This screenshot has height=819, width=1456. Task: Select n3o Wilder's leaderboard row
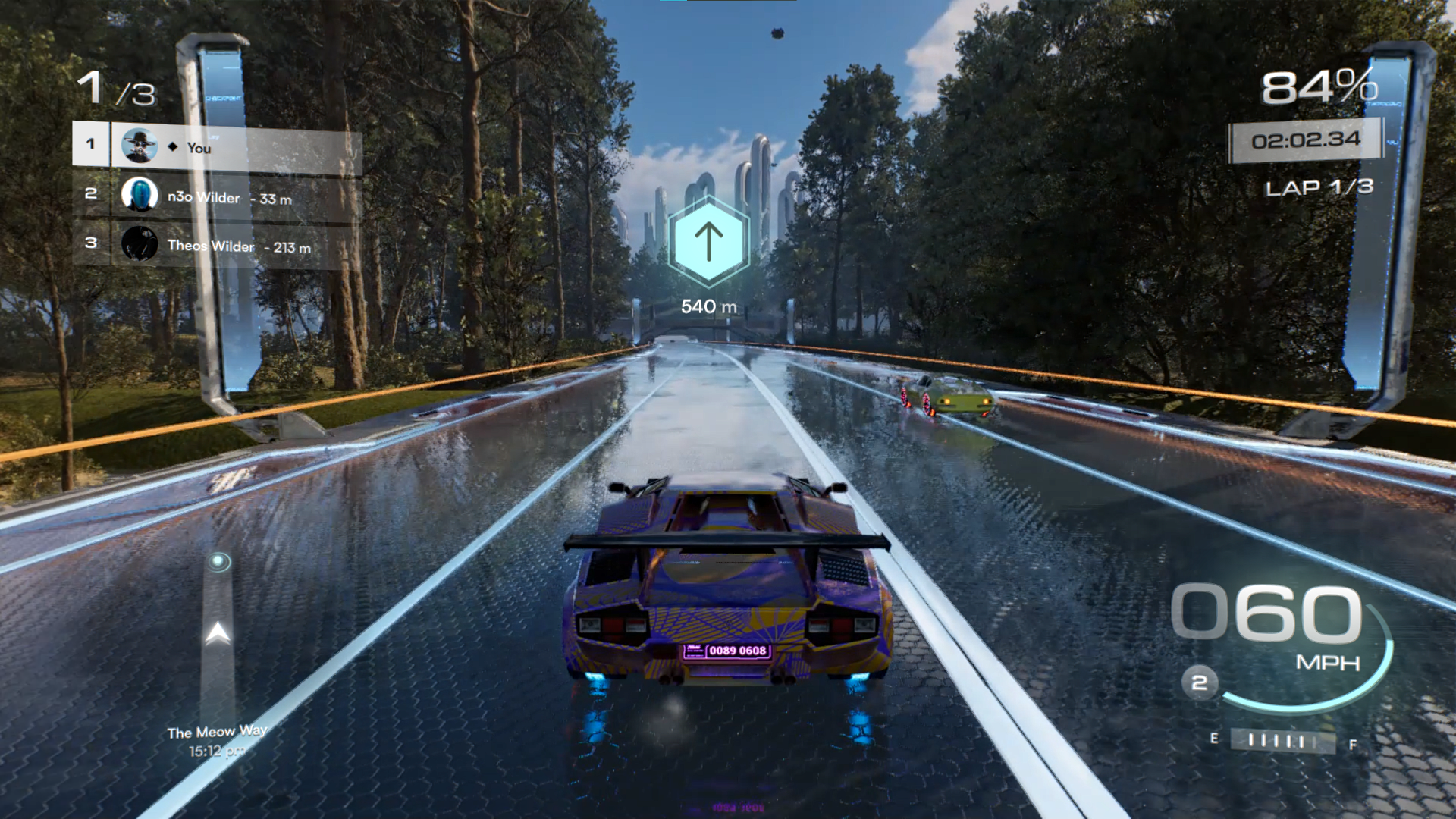[217, 196]
